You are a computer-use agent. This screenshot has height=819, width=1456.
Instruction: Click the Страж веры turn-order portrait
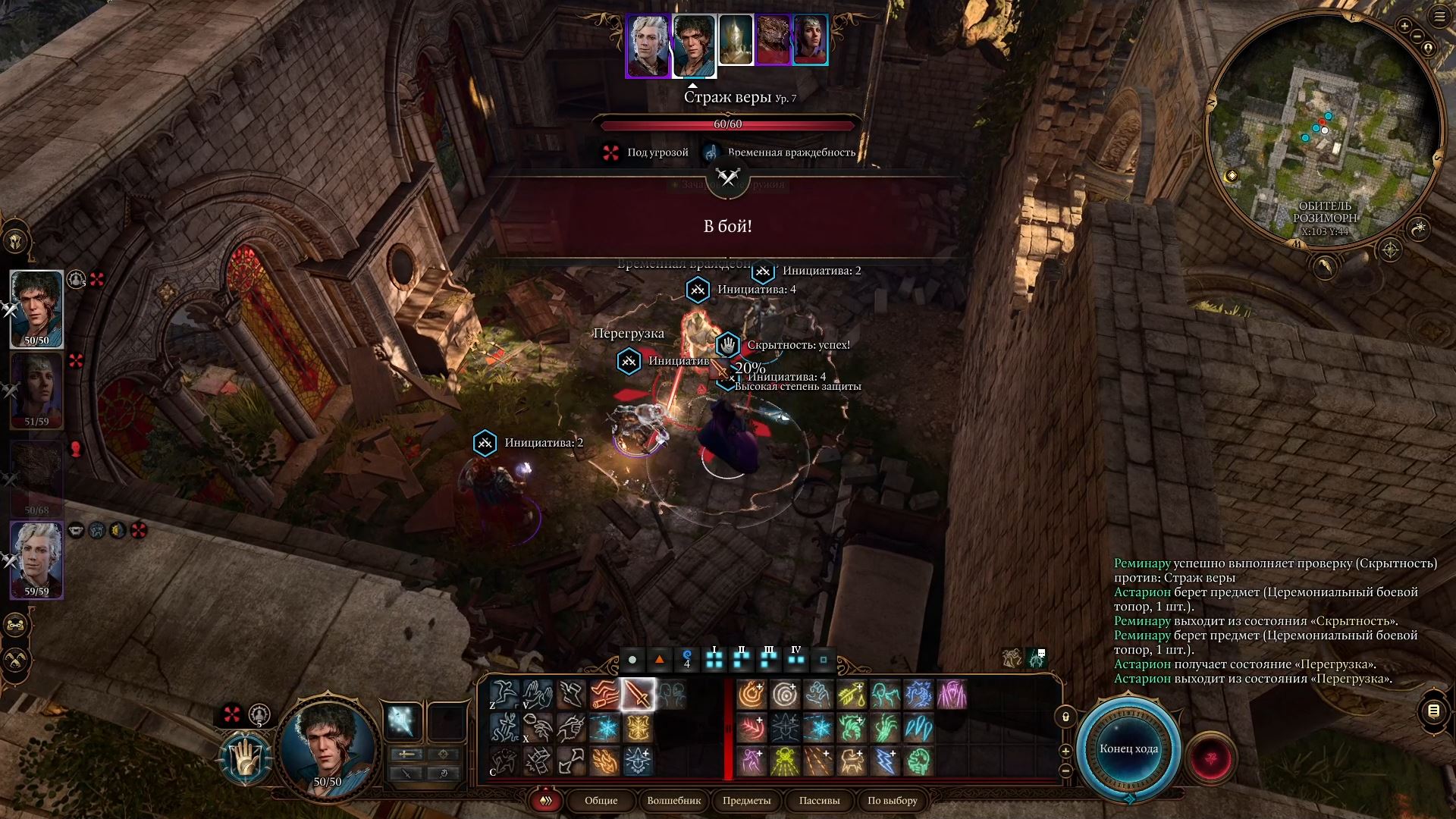[x=735, y=39]
